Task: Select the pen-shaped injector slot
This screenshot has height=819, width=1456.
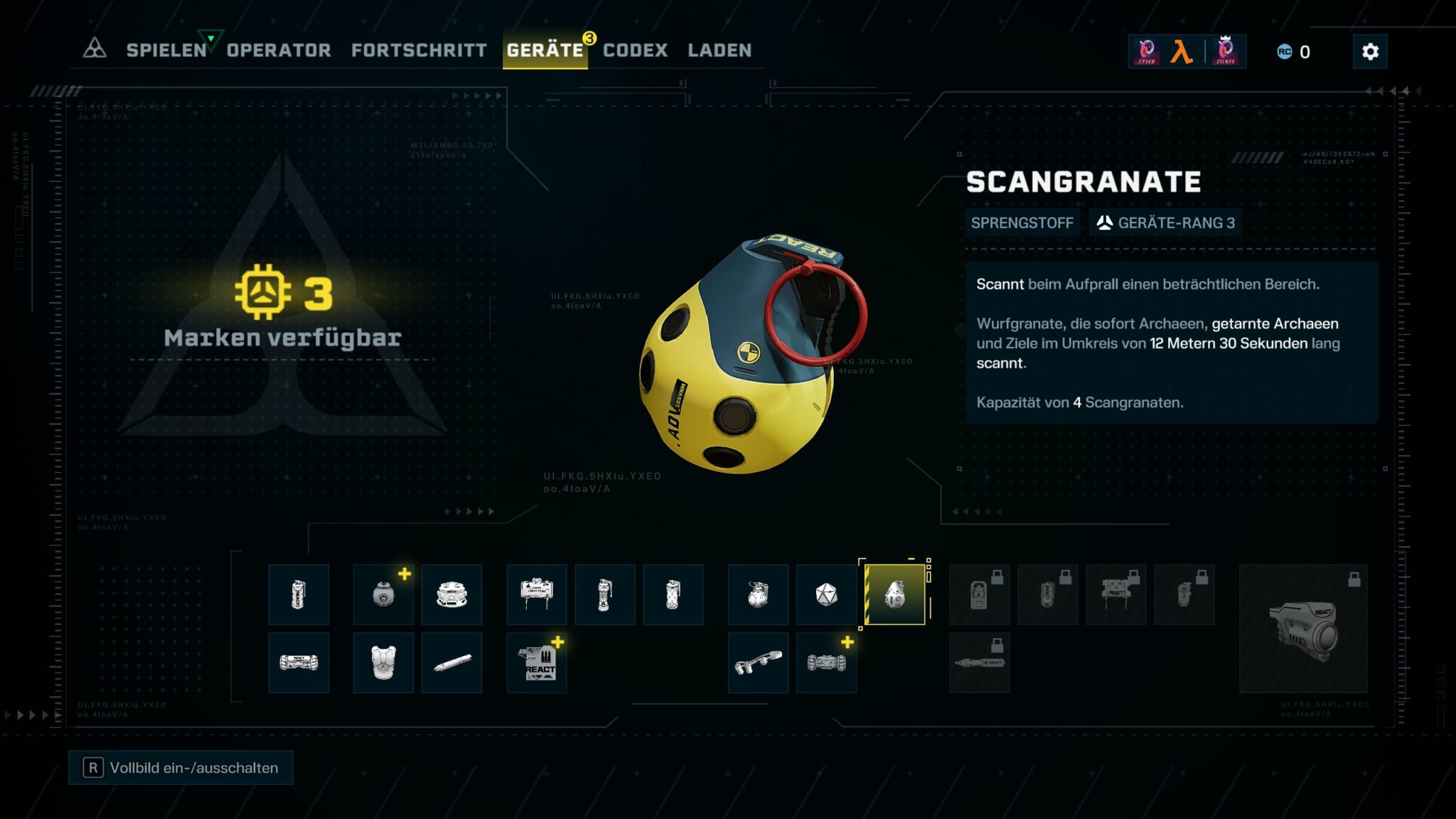Action: 451,663
